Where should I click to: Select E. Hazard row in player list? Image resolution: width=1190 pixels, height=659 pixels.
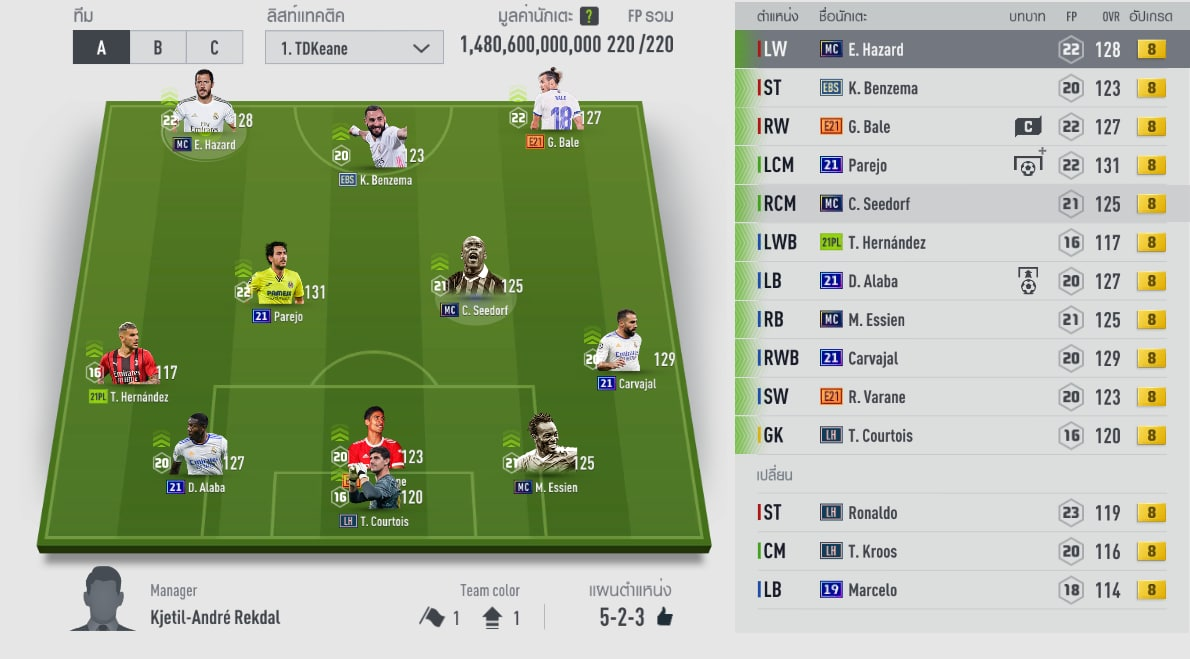pyautogui.click(x=950, y=49)
